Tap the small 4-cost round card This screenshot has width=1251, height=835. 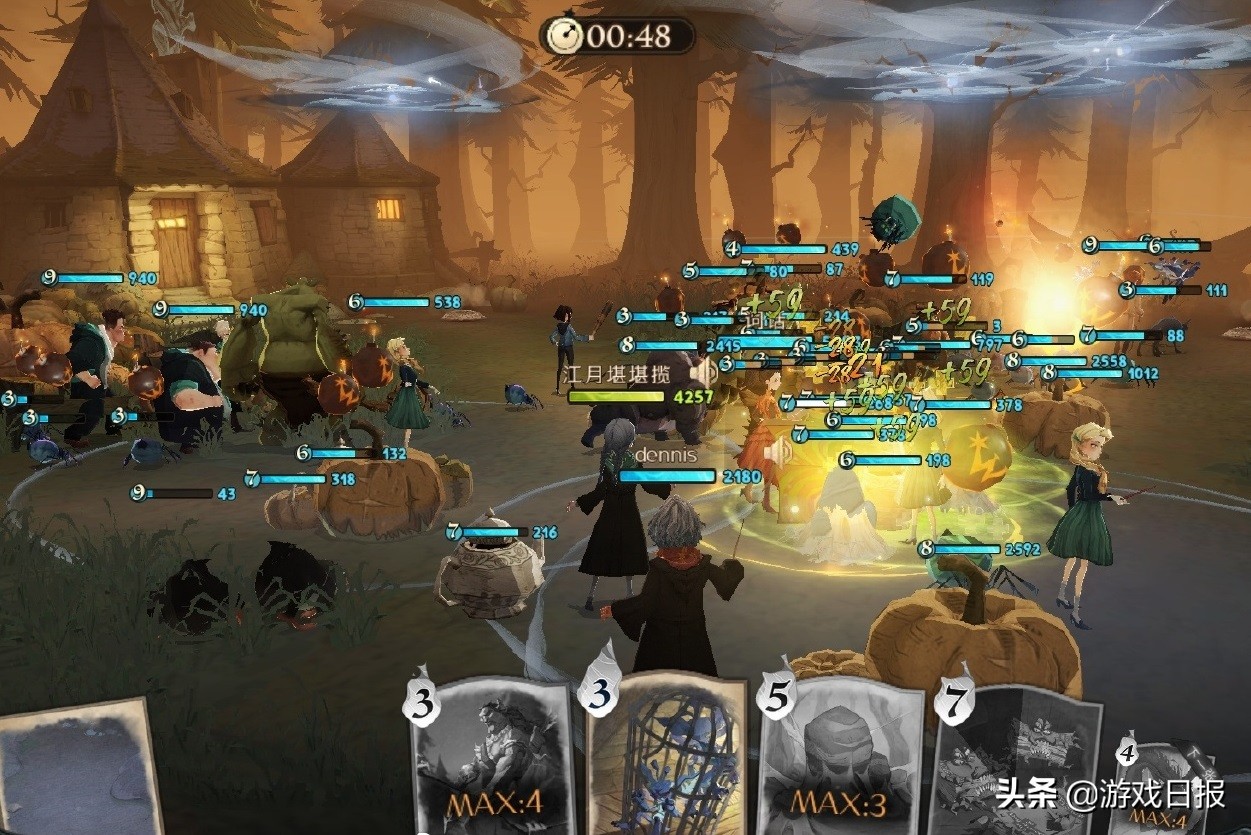1165,790
